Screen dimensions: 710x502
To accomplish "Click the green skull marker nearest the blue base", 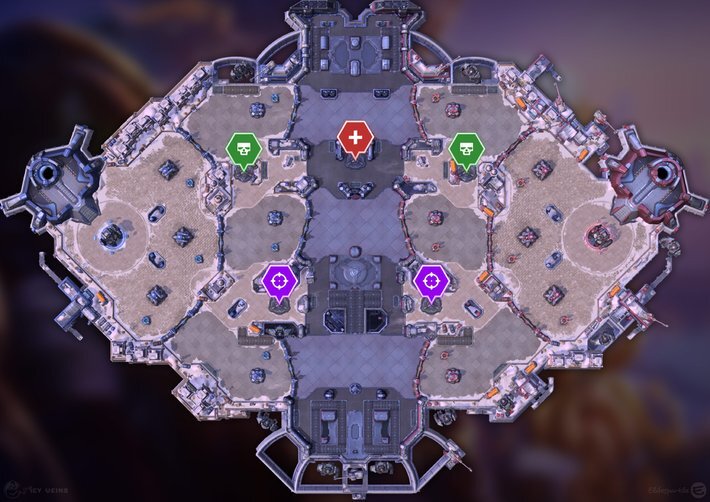I will point(244,149).
